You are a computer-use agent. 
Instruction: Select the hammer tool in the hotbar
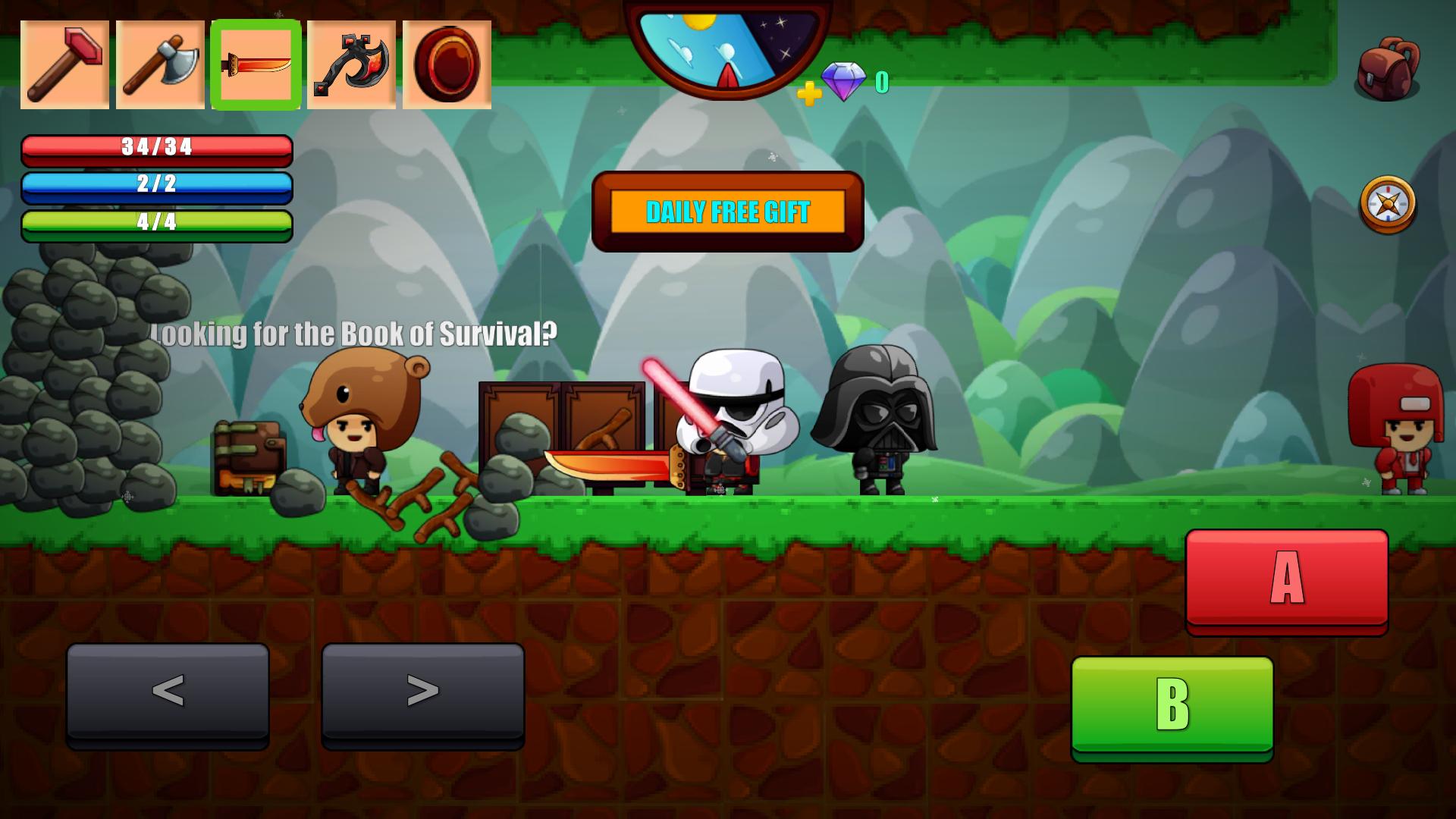pos(64,64)
